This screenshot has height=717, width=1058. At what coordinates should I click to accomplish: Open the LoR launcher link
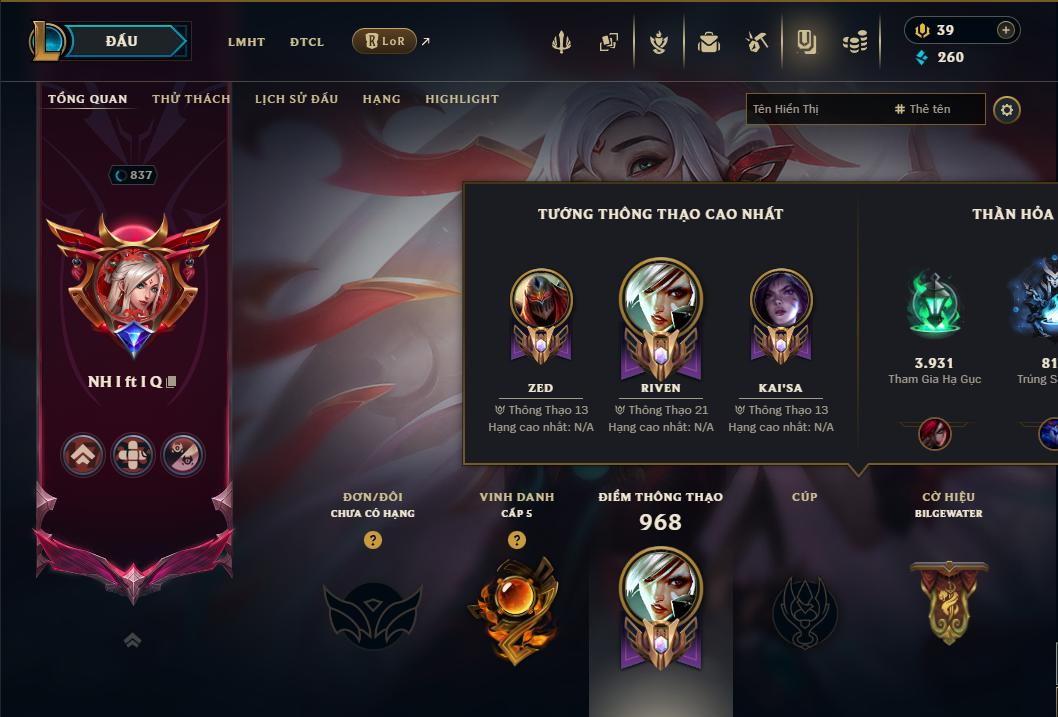385,41
